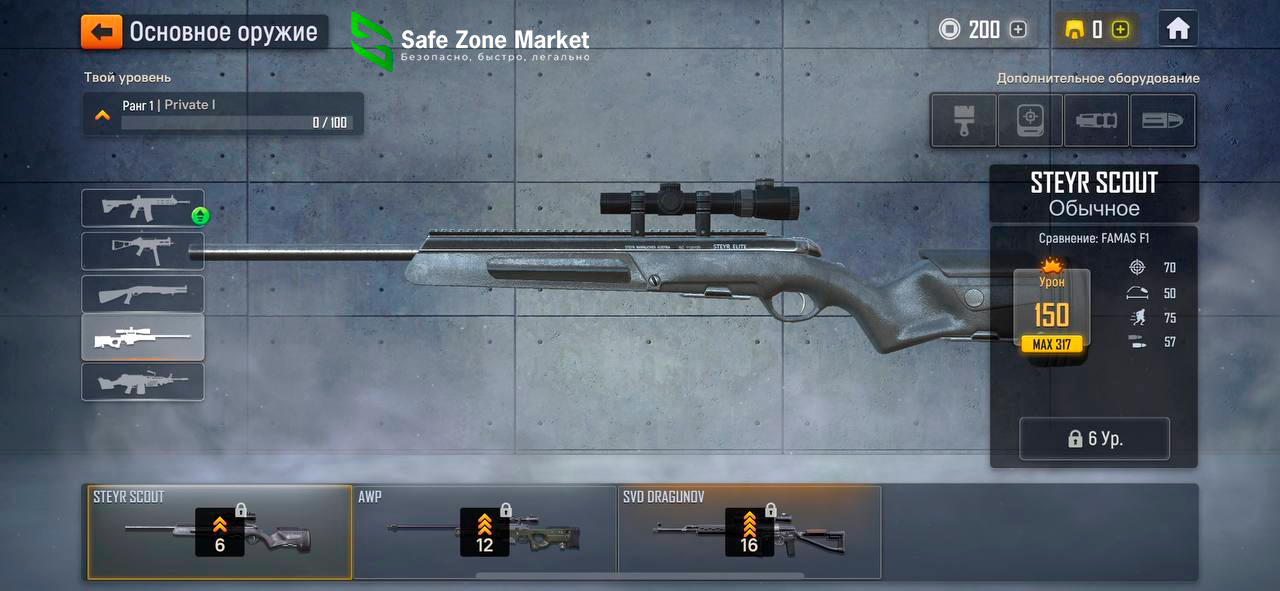Screen dimensions: 1280x591
Task: Pick the SVD Dragunov weapon card
Action: click(749, 533)
